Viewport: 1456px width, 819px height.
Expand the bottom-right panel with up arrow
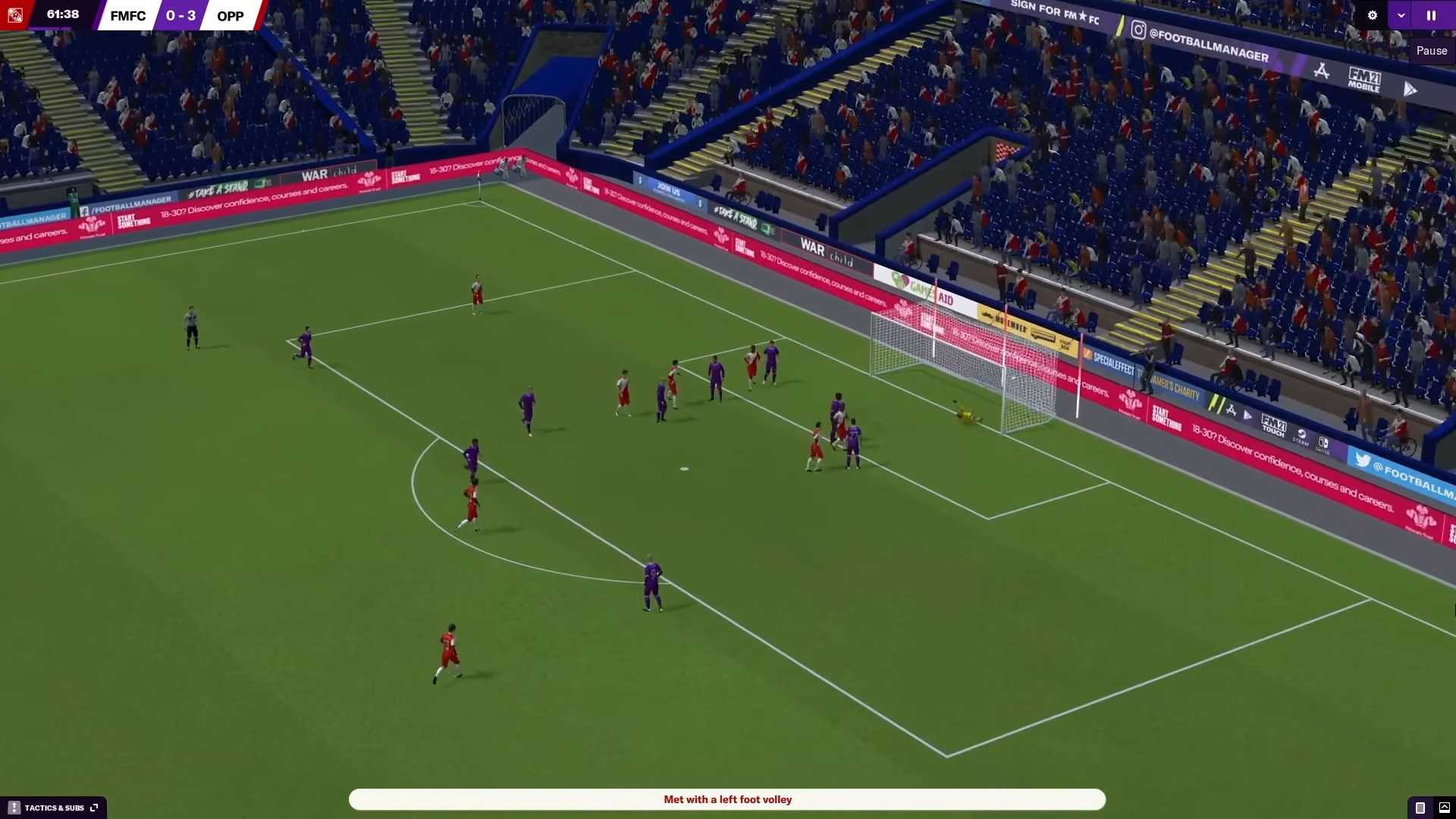1444,808
